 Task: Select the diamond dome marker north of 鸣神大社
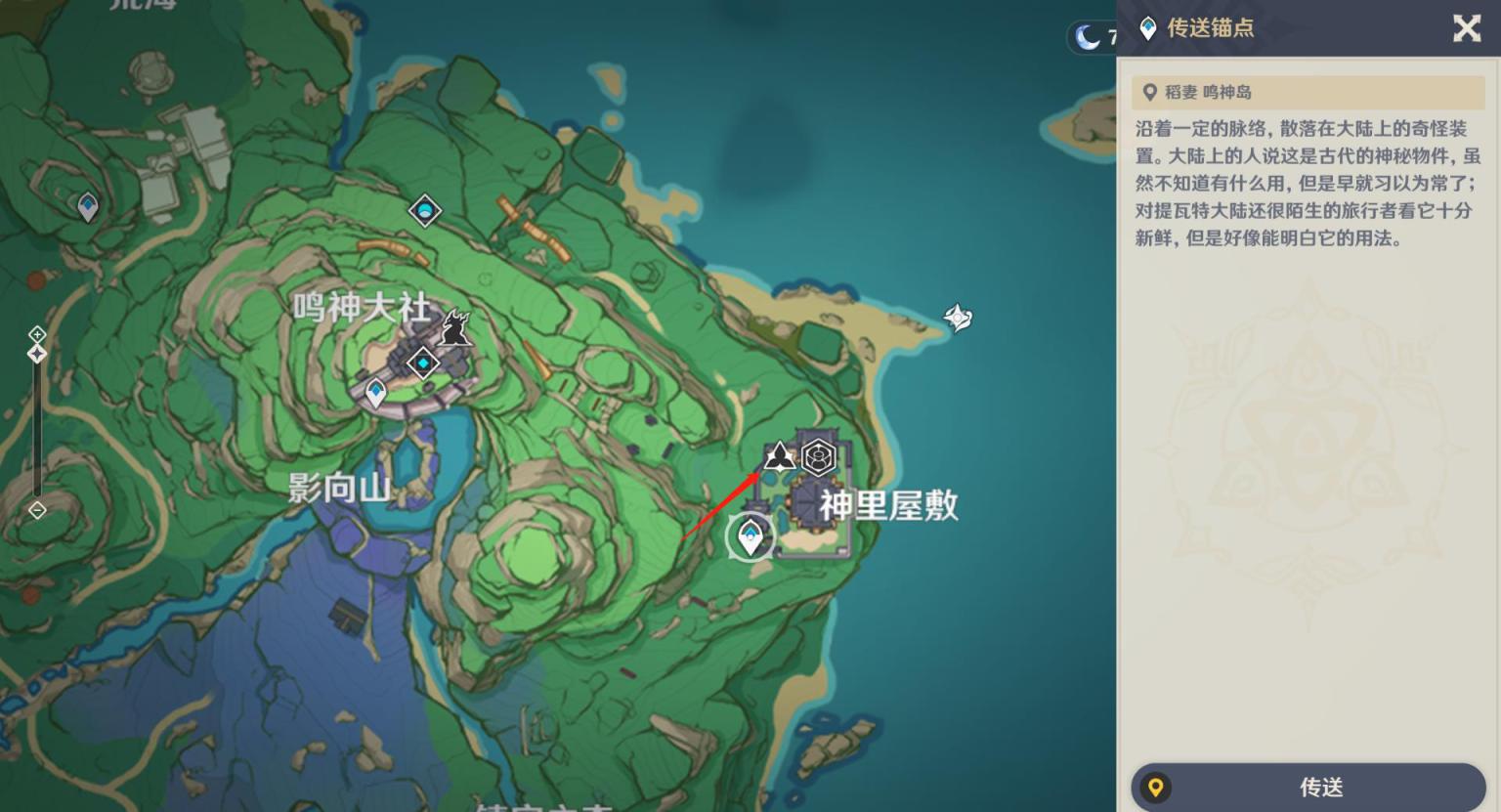[x=424, y=210]
